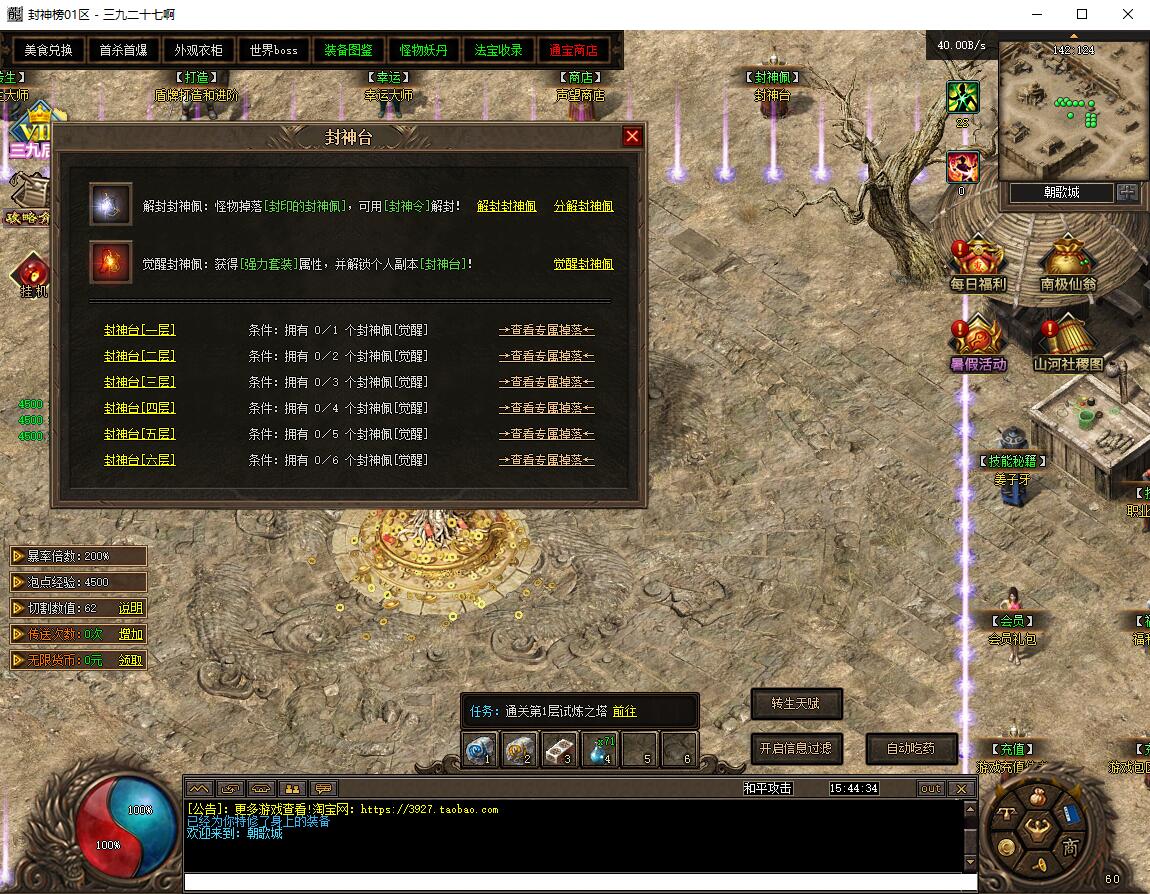Screen dimensions: 1150x894
Task: Click the 解封封神佩 link
Action: (x=506, y=206)
